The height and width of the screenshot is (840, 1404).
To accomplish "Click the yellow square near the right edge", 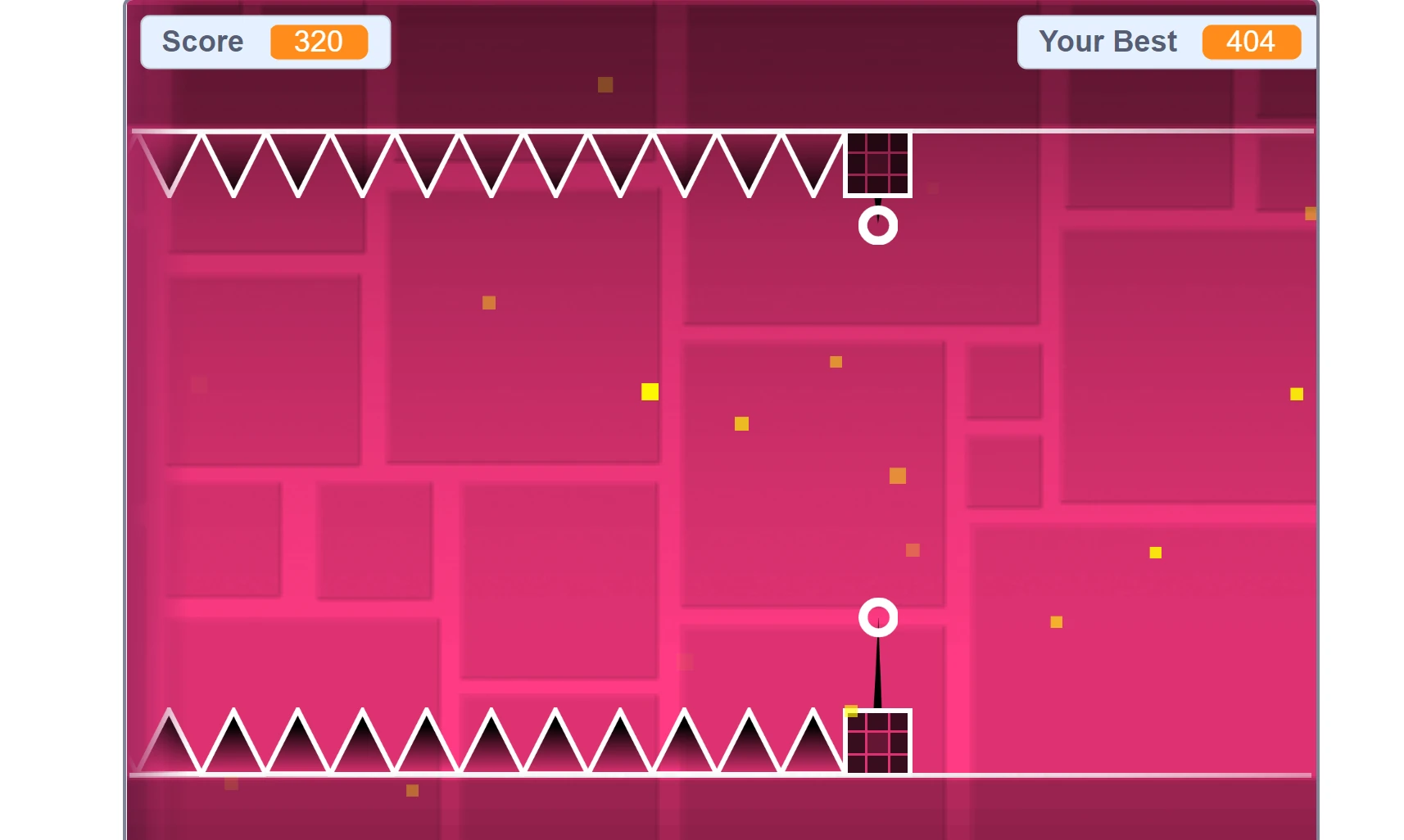I will tap(1297, 394).
